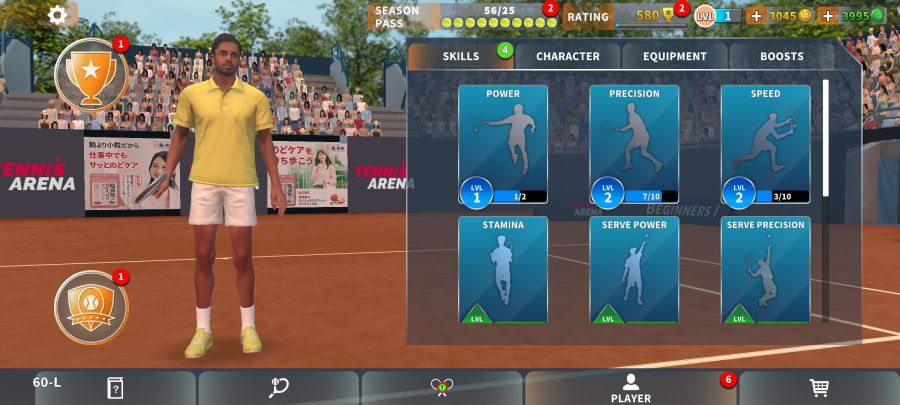Select the Stamina skill card
The height and width of the screenshot is (405, 900).
click(503, 270)
